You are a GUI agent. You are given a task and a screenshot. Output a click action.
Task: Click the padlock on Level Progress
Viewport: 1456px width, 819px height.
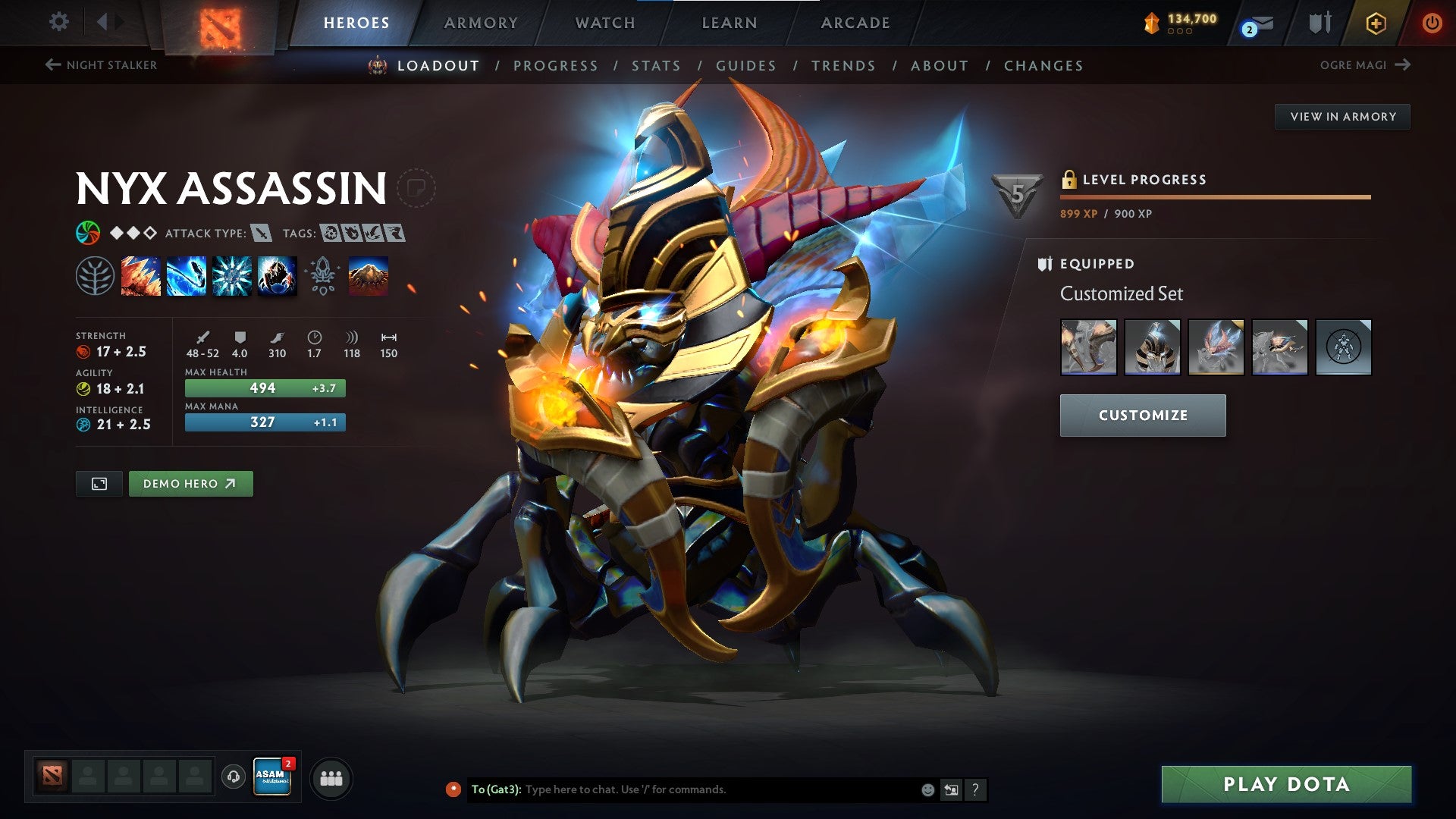(x=1070, y=179)
